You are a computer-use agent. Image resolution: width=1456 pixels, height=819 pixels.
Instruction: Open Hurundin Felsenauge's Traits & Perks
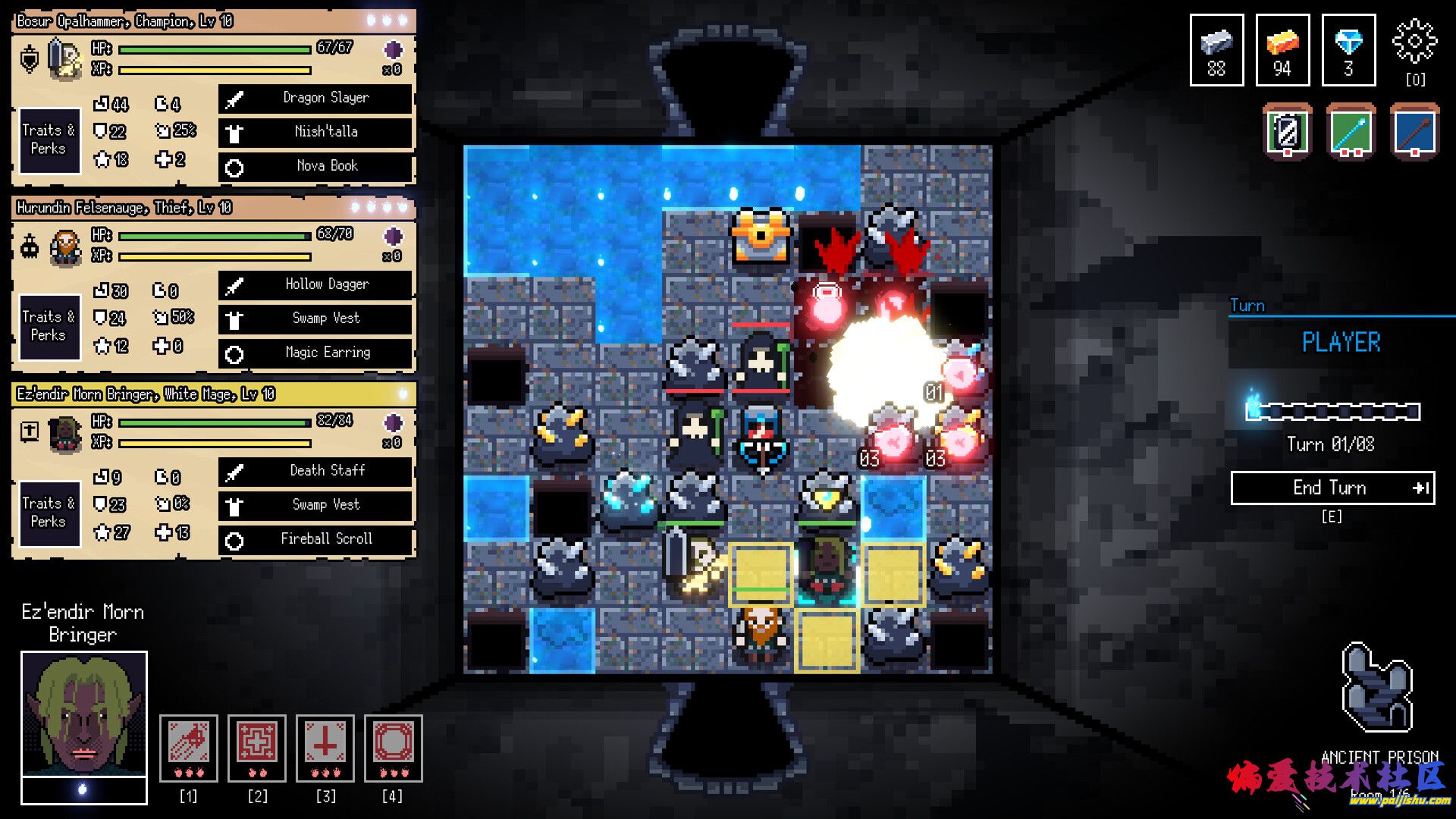[49, 326]
